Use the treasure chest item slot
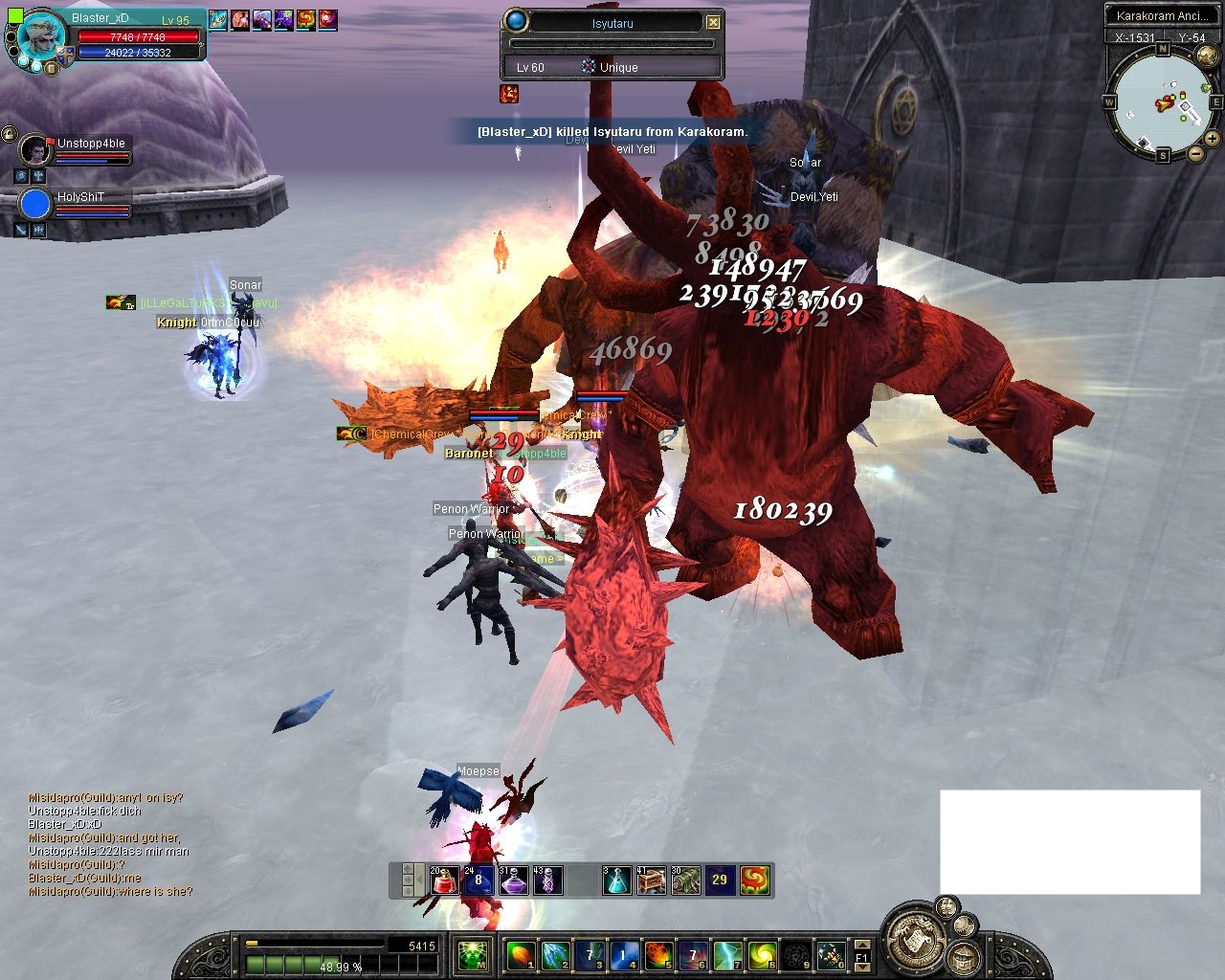The width and height of the screenshot is (1225, 980). 651,880
